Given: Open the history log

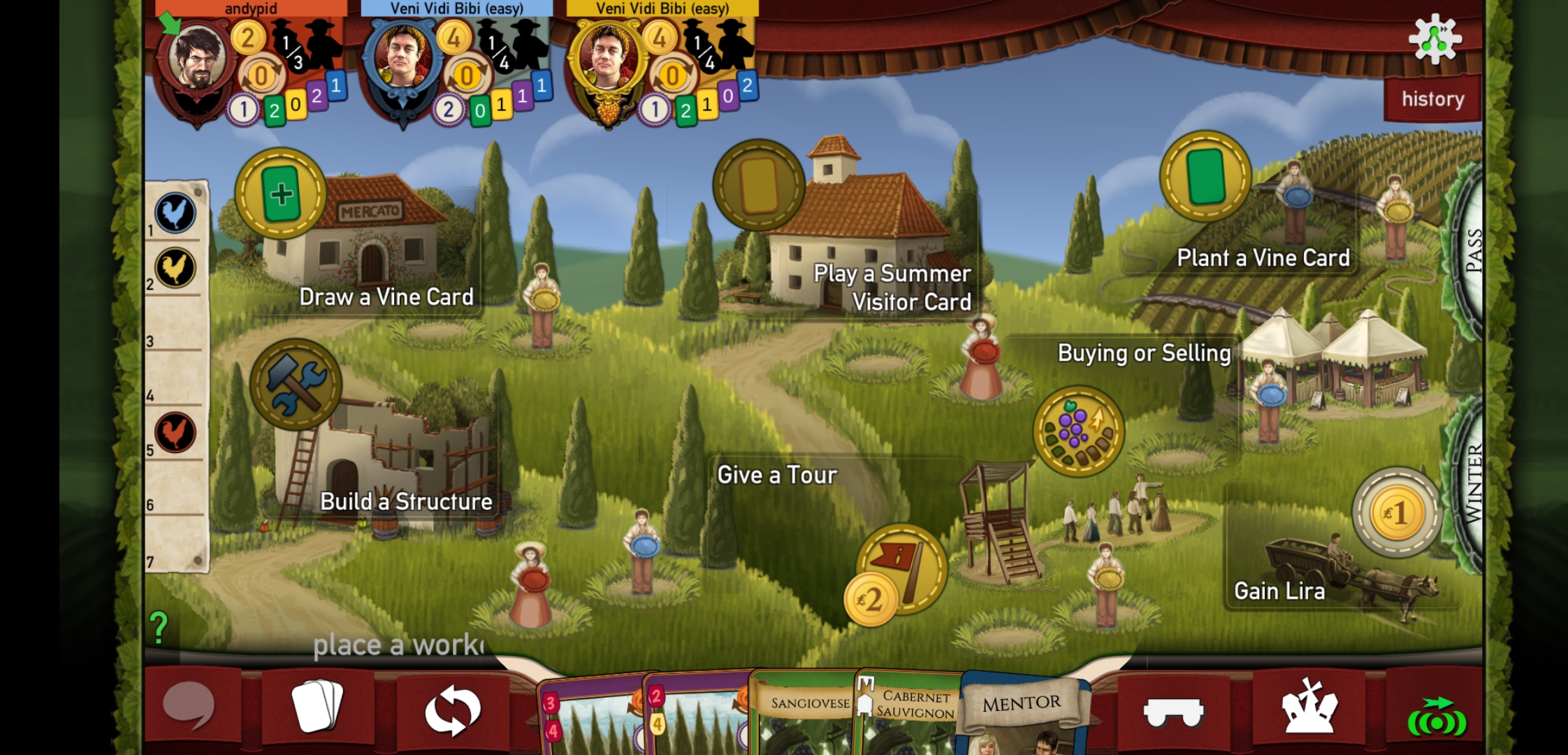Looking at the screenshot, I should (1432, 99).
